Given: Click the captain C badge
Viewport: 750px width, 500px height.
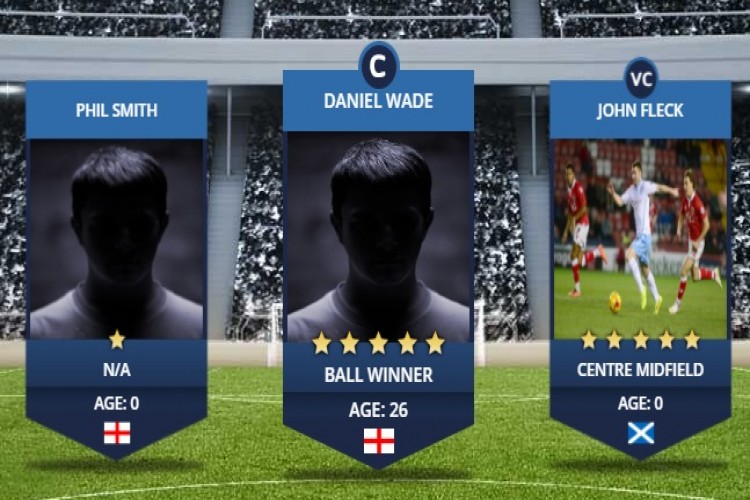Looking at the screenshot, I should [x=378, y=66].
